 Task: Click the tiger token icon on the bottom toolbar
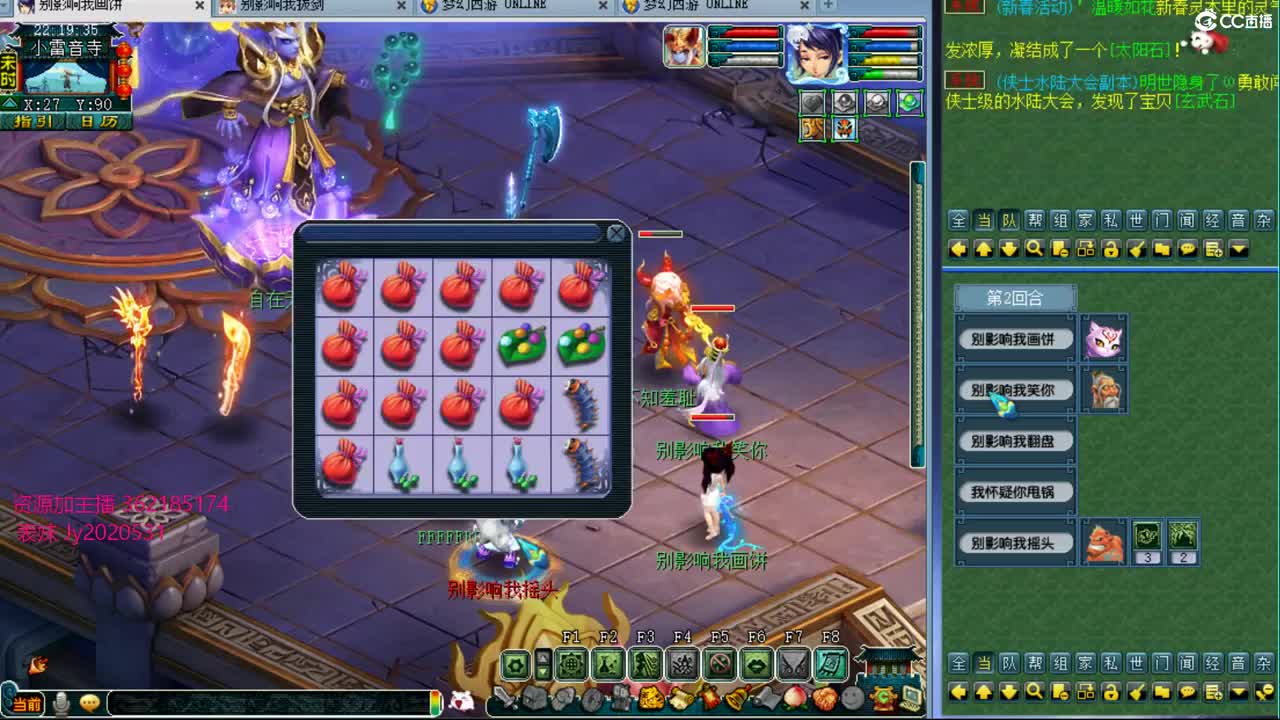[x=653, y=697]
